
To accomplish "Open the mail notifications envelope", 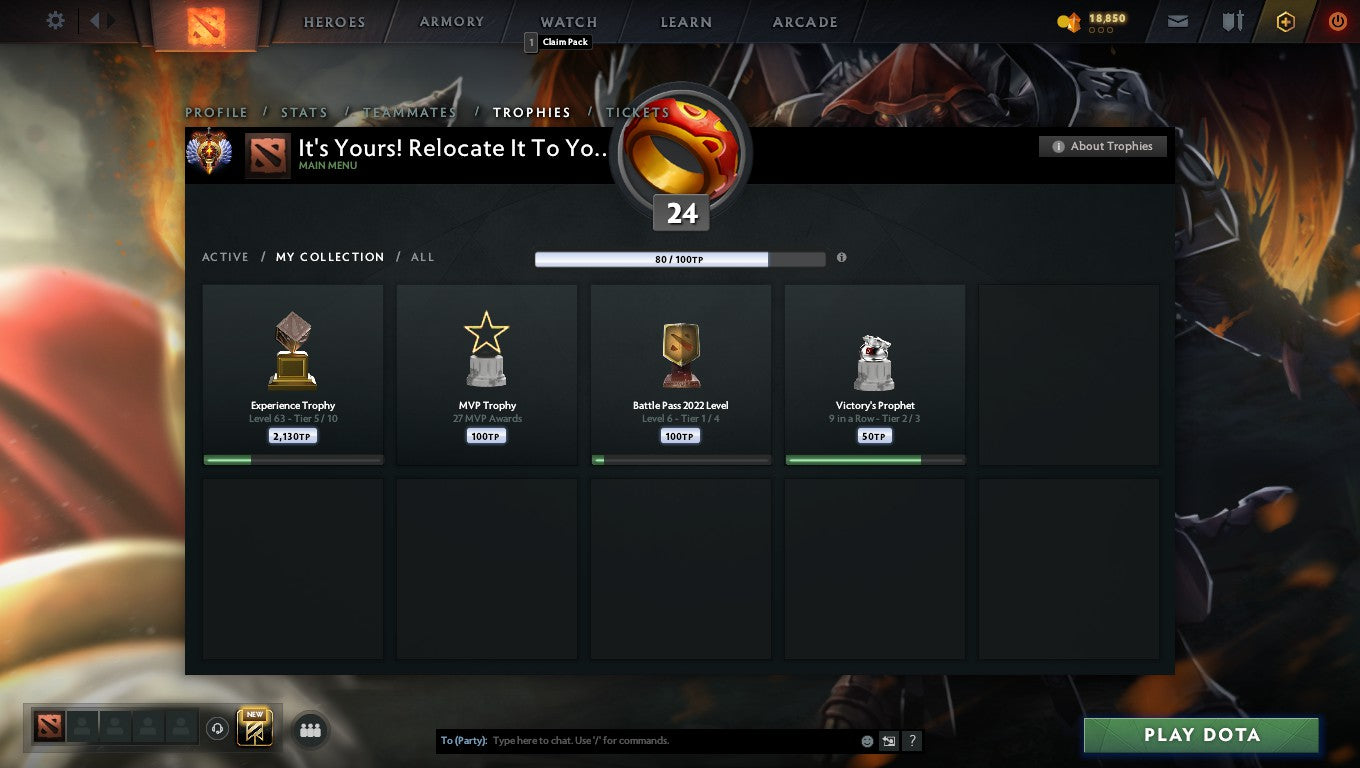I will 1176,21.
